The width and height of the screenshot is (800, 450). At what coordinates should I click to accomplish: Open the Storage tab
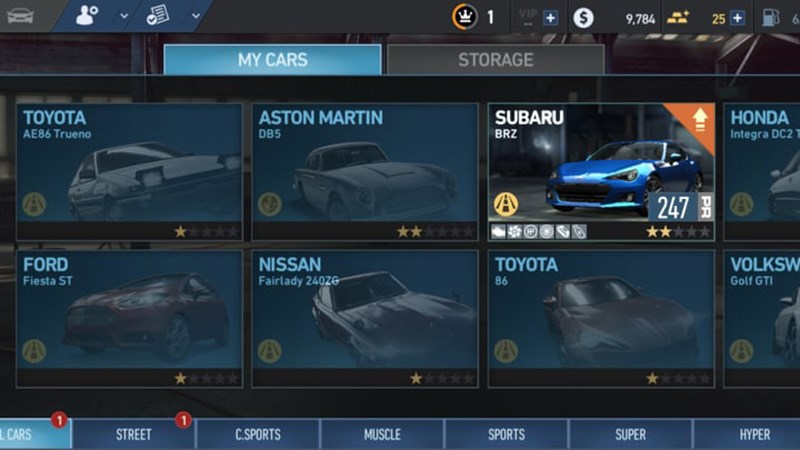[495, 60]
